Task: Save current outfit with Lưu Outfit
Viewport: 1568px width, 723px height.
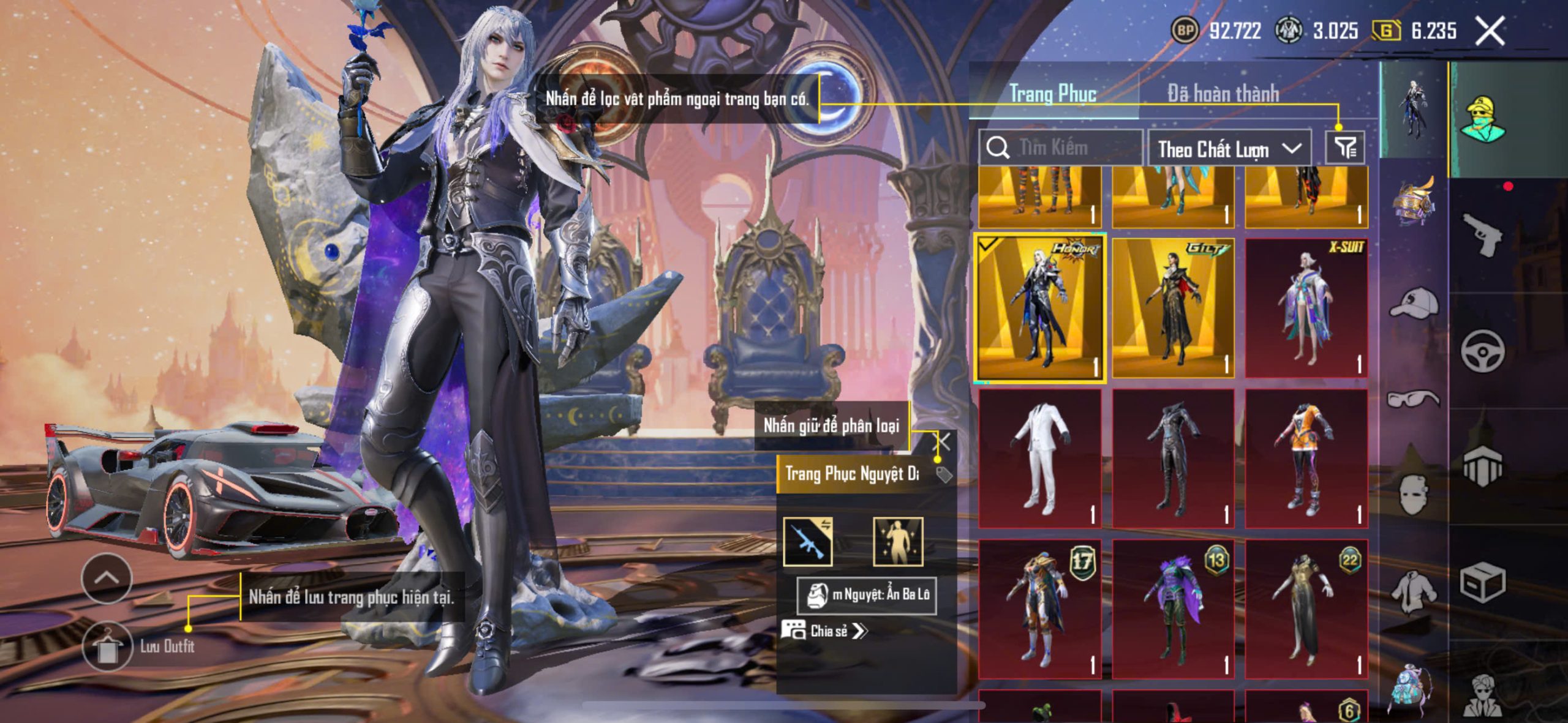Action: (x=108, y=646)
